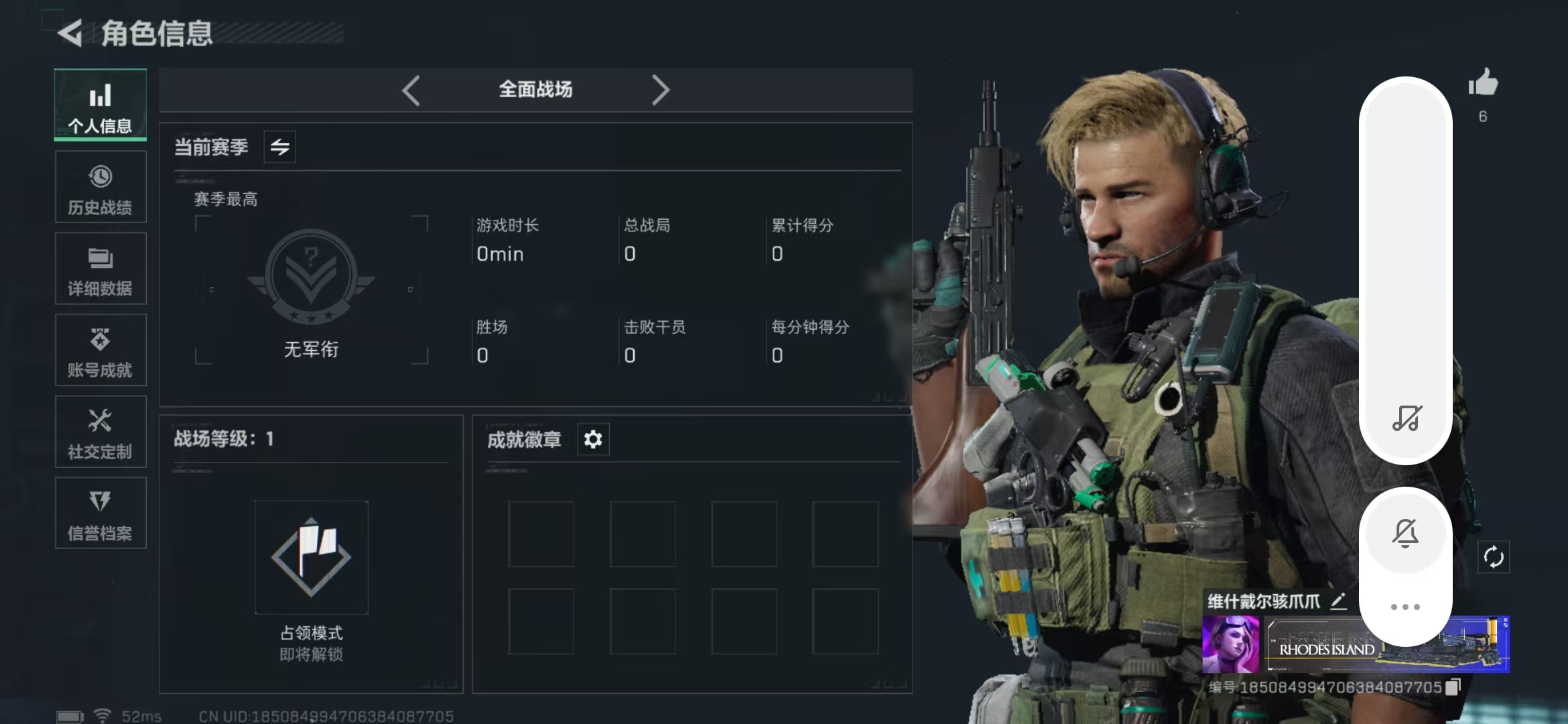This screenshot has width=1568, height=724.
Task: Open the 历史战绩 tab
Action: 101,188
